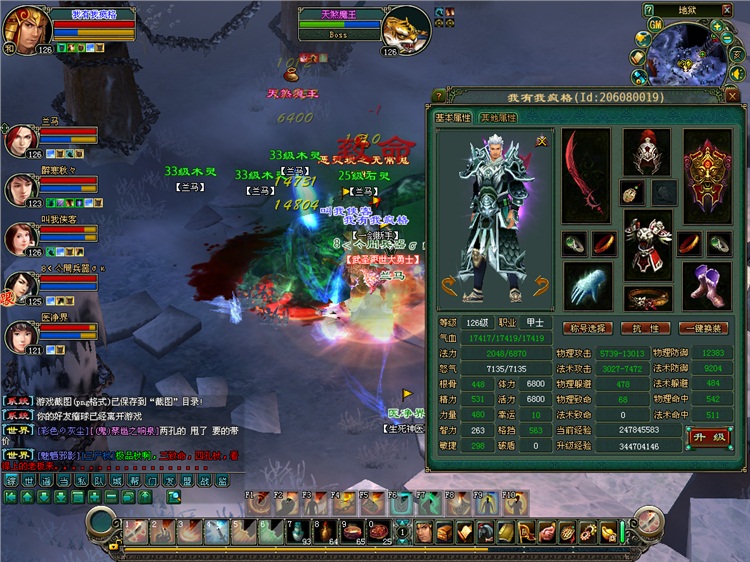750x562 pixels.
Task: Switch to the 其他属性 tab
Action: click(x=498, y=118)
